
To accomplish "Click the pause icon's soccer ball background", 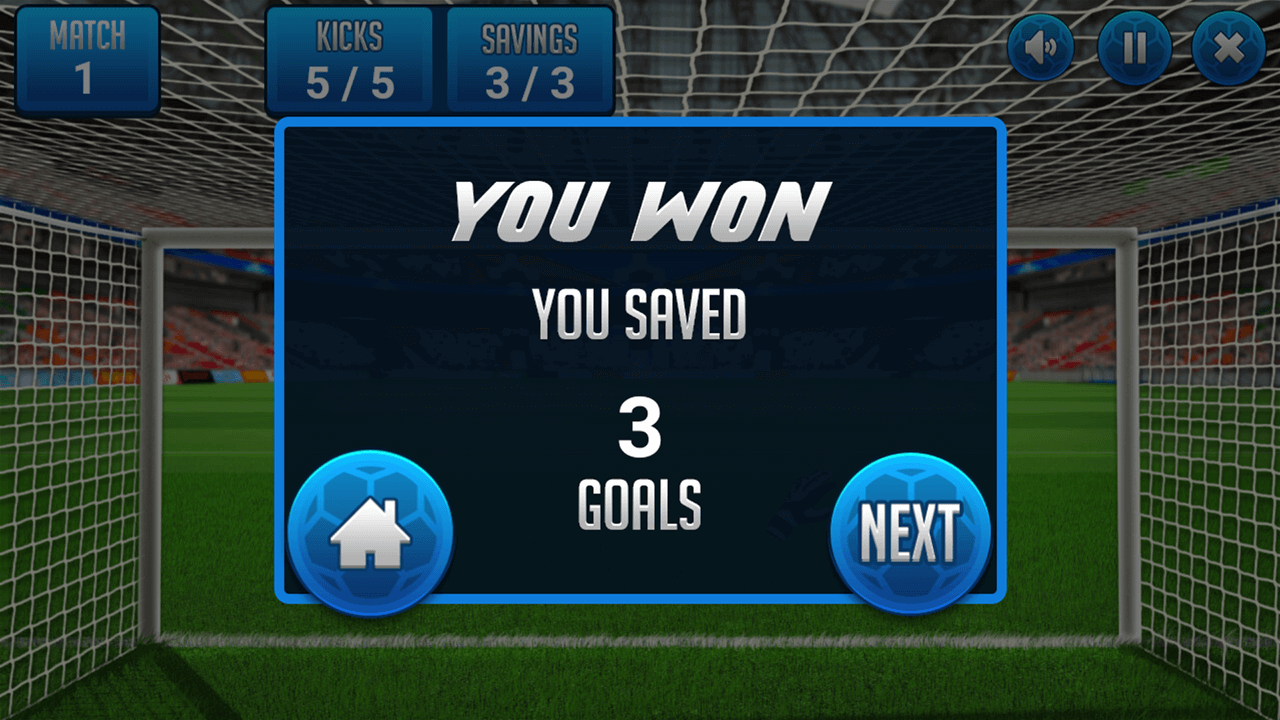I will pos(1135,47).
